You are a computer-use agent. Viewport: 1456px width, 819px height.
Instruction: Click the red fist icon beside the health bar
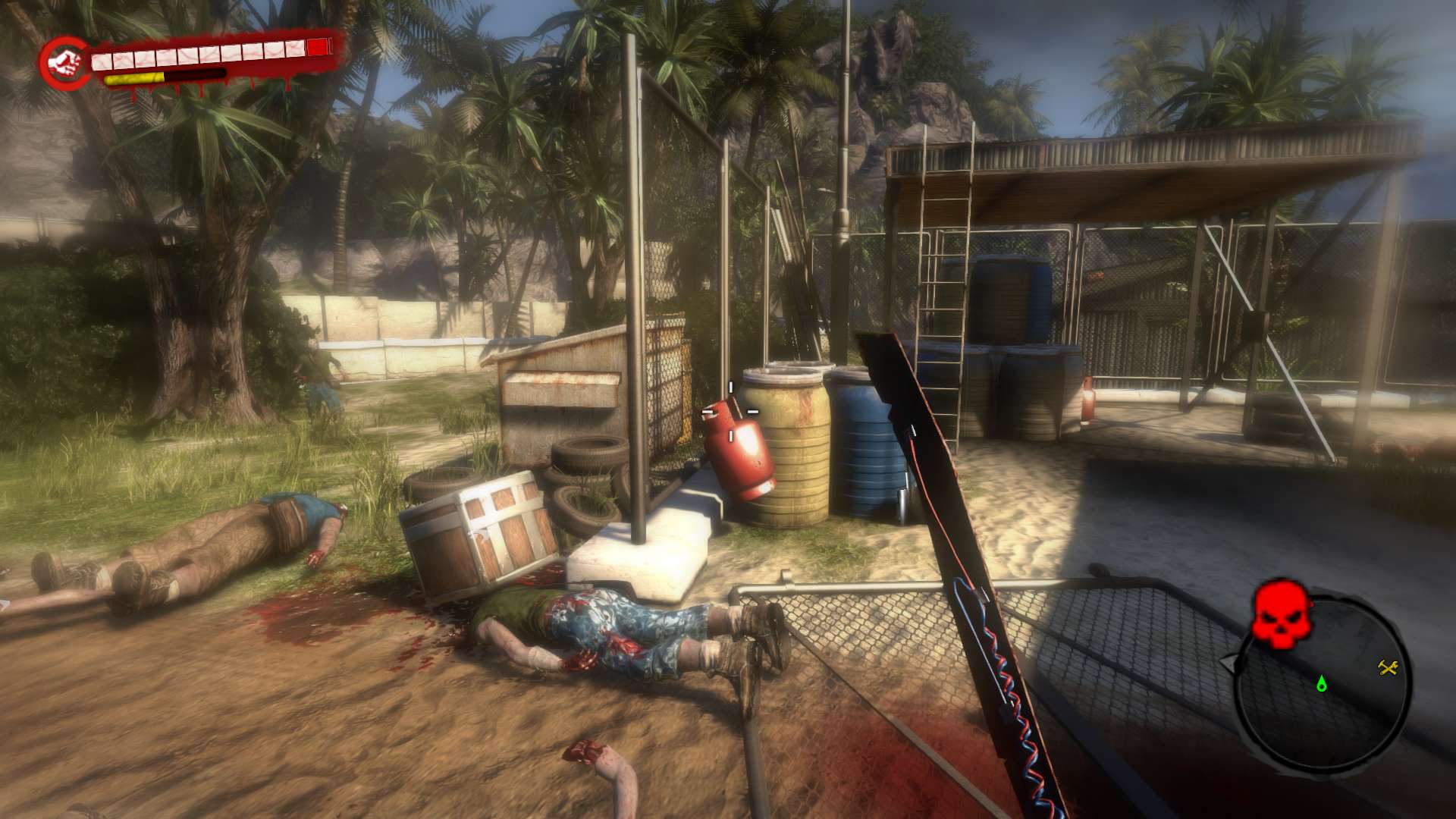[65, 63]
